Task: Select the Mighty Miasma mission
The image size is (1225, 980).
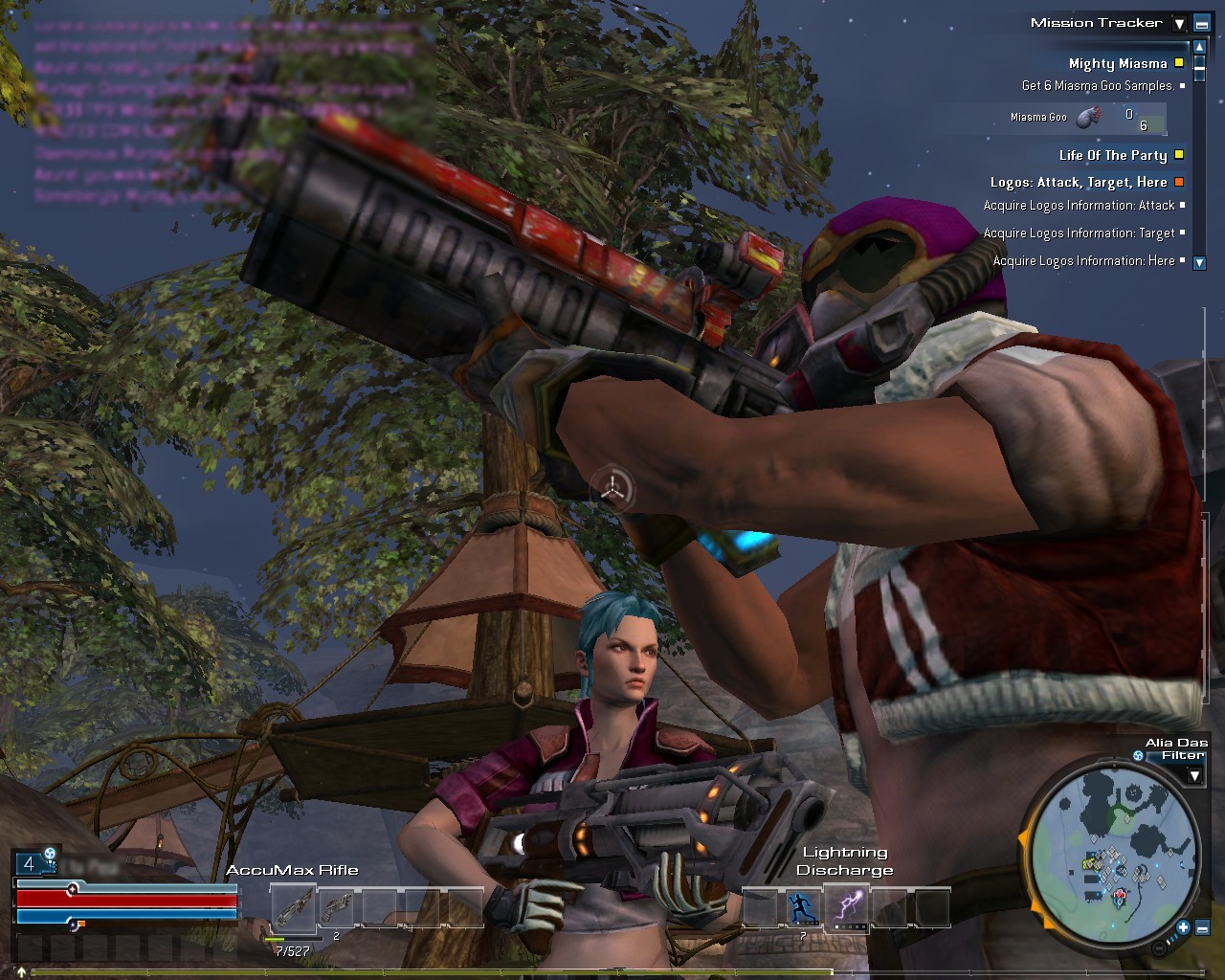Action: pos(1117,63)
